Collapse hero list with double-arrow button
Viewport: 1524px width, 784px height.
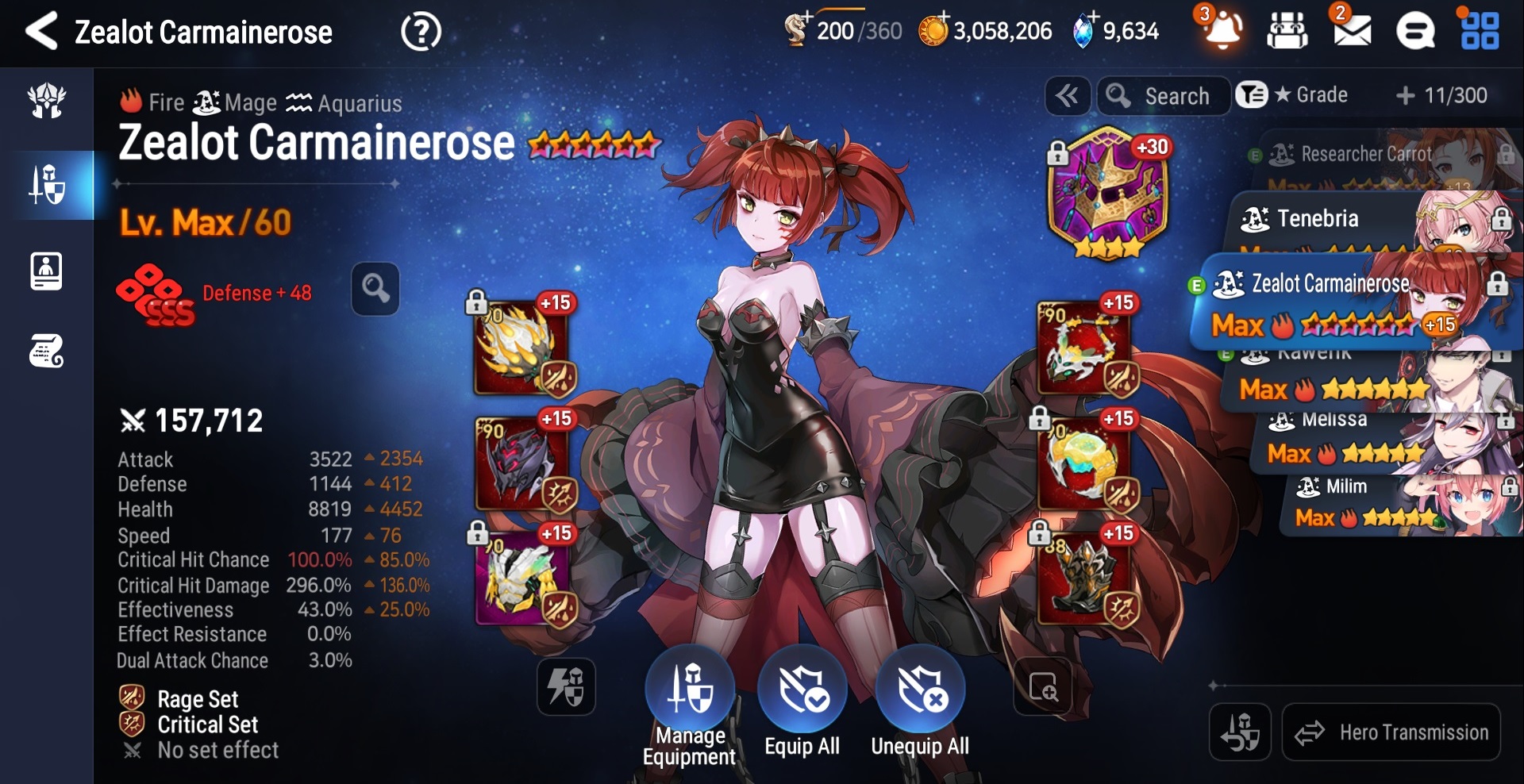pyautogui.click(x=1067, y=96)
